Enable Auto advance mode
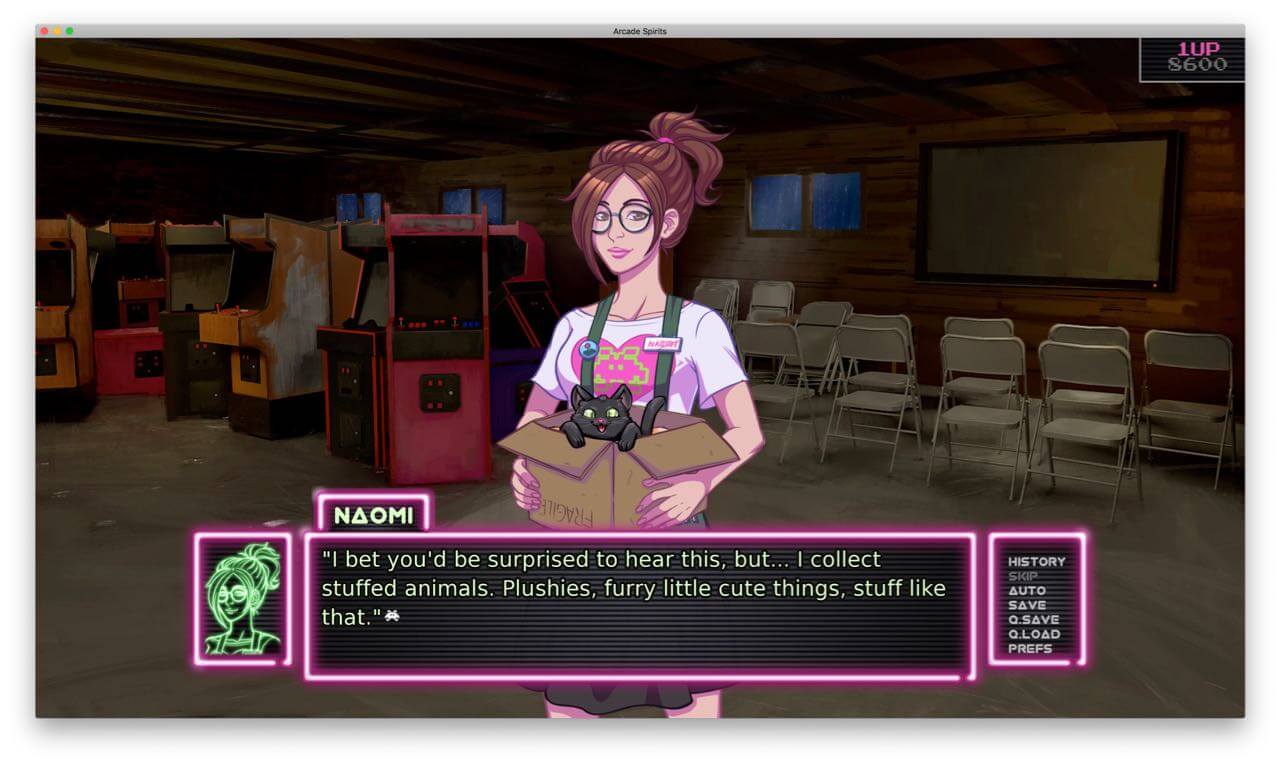The width and height of the screenshot is (1280, 765). tap(1026, 591)
